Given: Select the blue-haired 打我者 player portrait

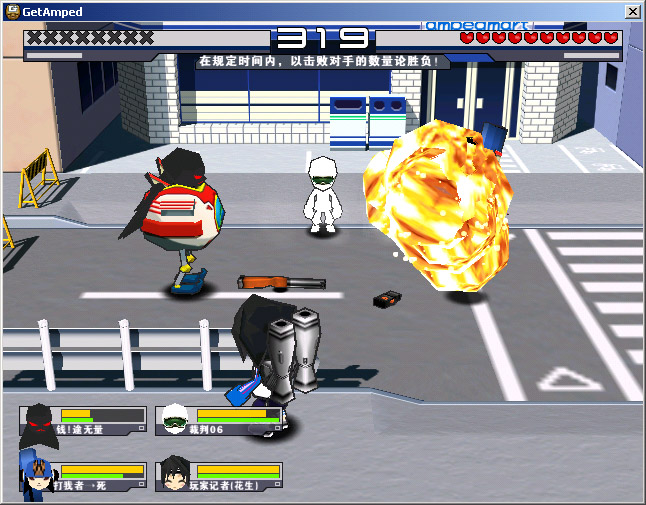Looking at the screenshot, I should point(37,477).
